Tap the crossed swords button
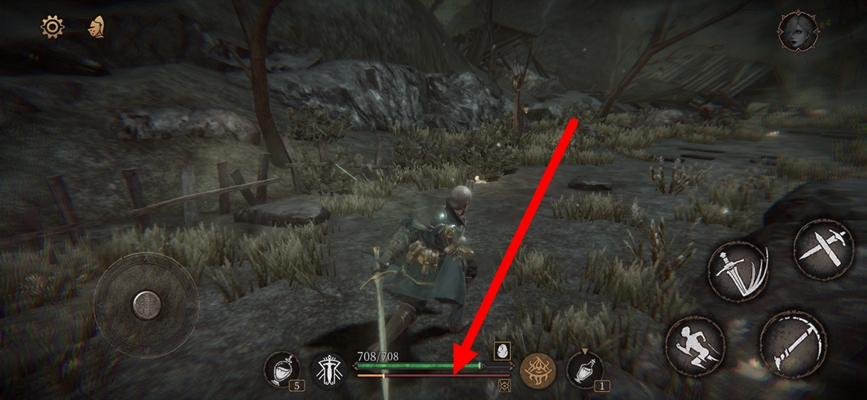The width and height of the screenshot is (867, 400). pyautogui.click(x=824, y=248)
